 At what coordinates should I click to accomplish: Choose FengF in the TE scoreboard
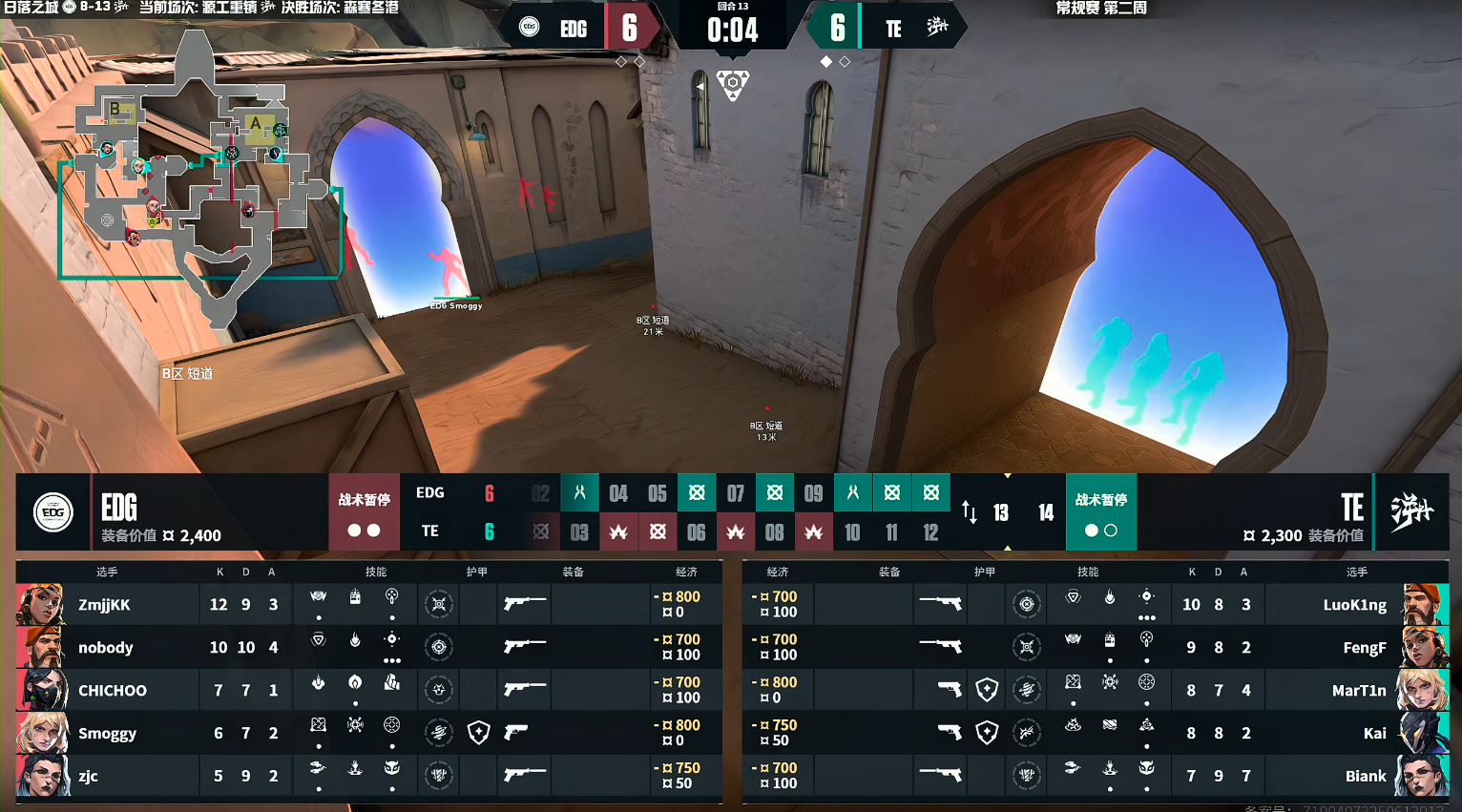1364,647
